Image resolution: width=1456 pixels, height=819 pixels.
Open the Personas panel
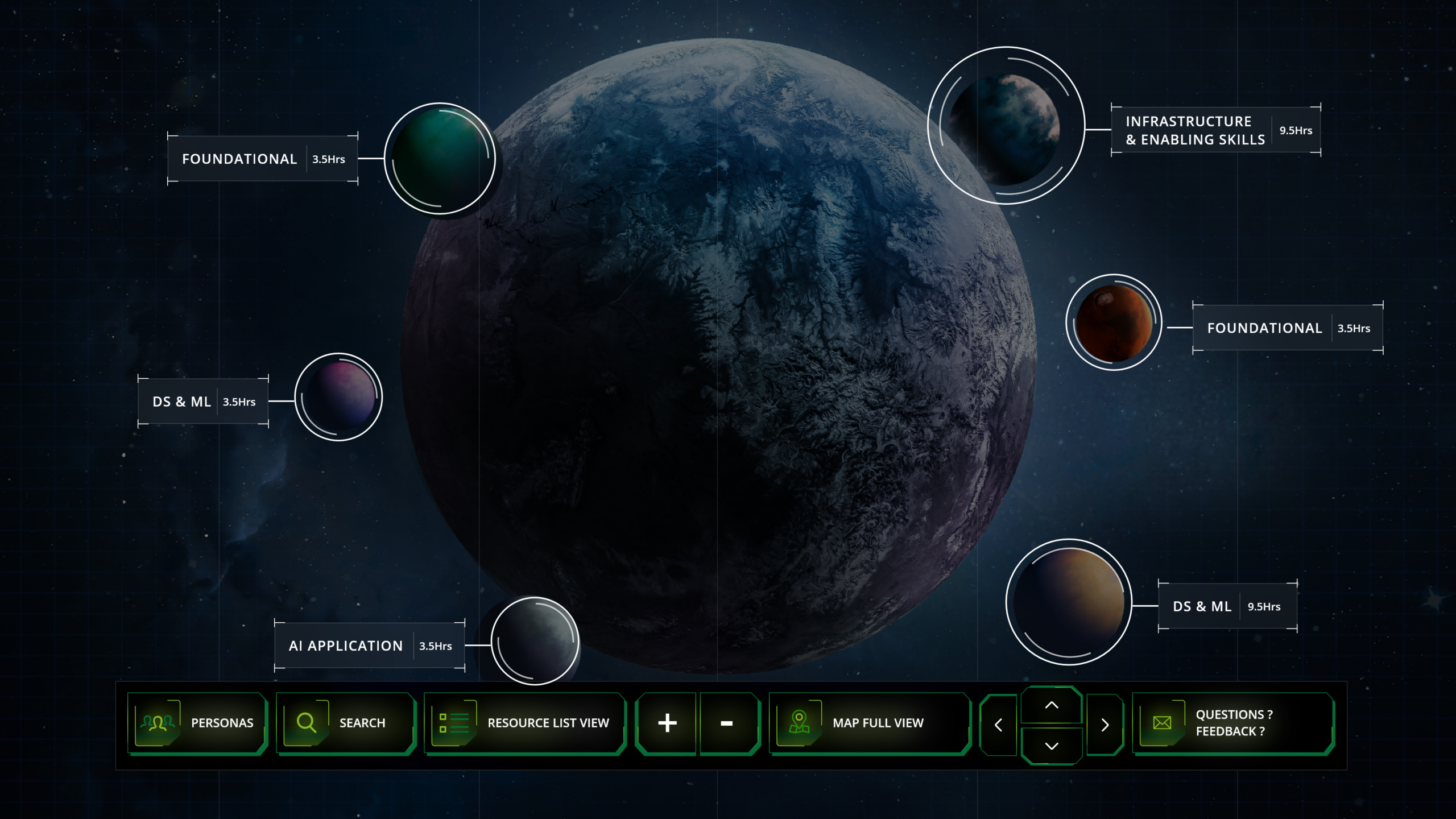coord(197,723)
